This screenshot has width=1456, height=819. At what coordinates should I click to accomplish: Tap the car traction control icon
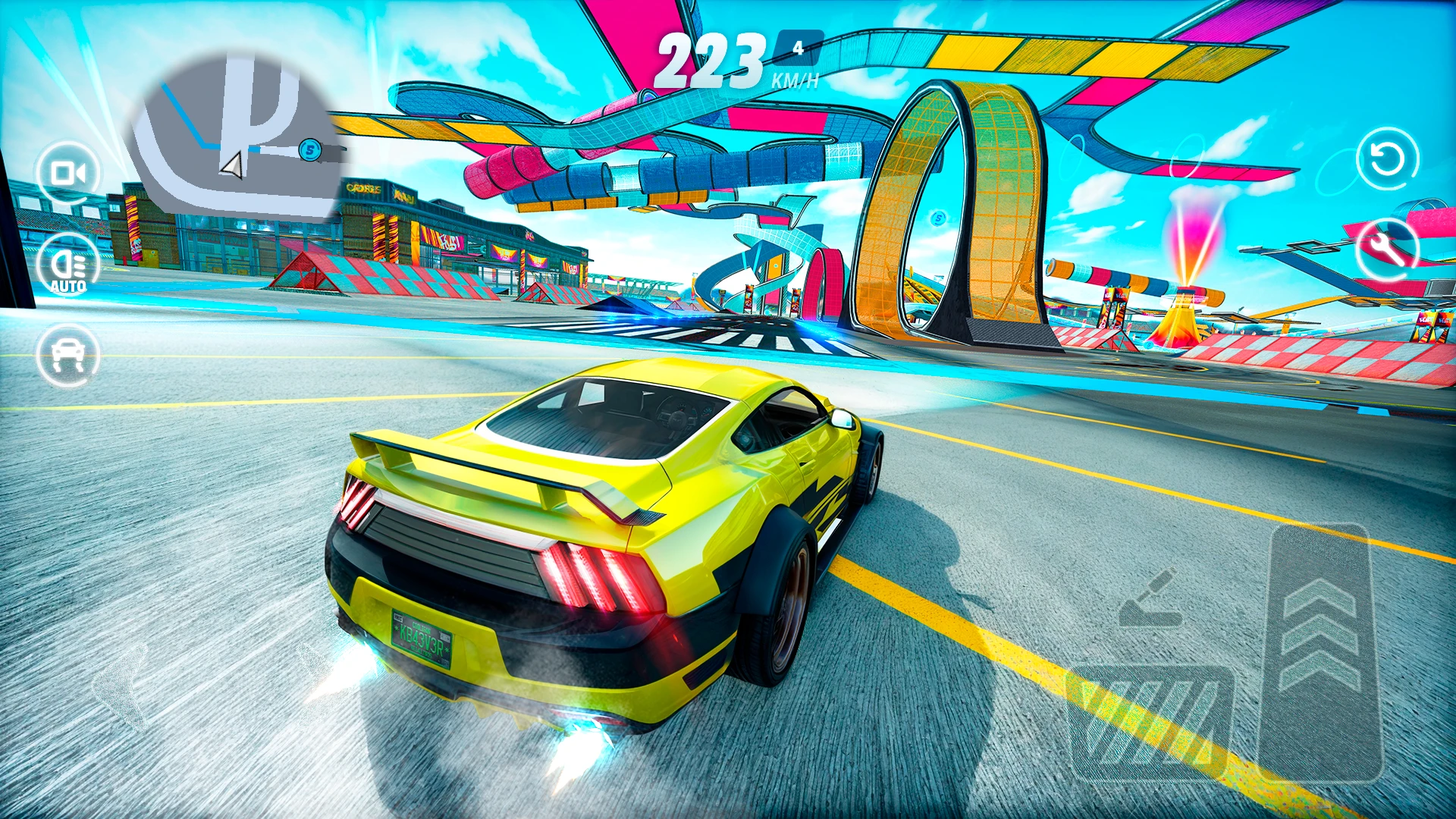(68, 356)
